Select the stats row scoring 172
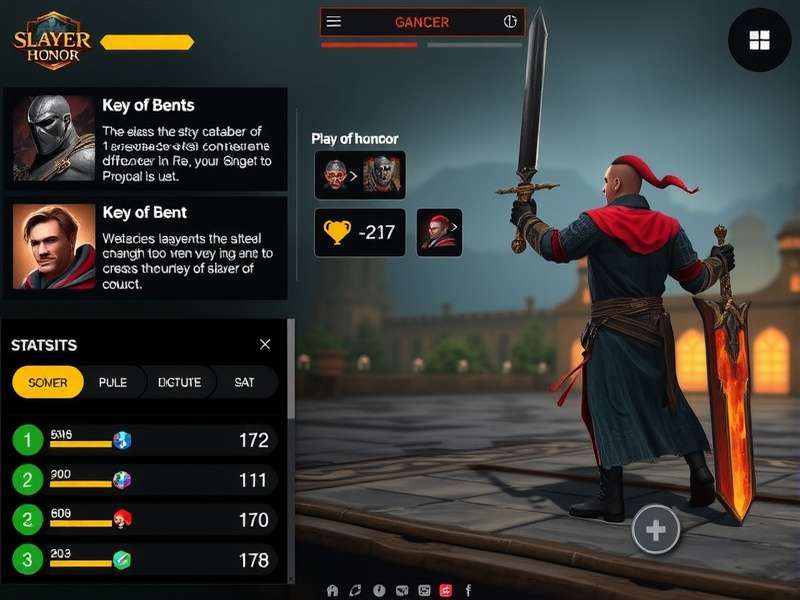Viewport: 800px width, 600px height. [x=144, y=439]
